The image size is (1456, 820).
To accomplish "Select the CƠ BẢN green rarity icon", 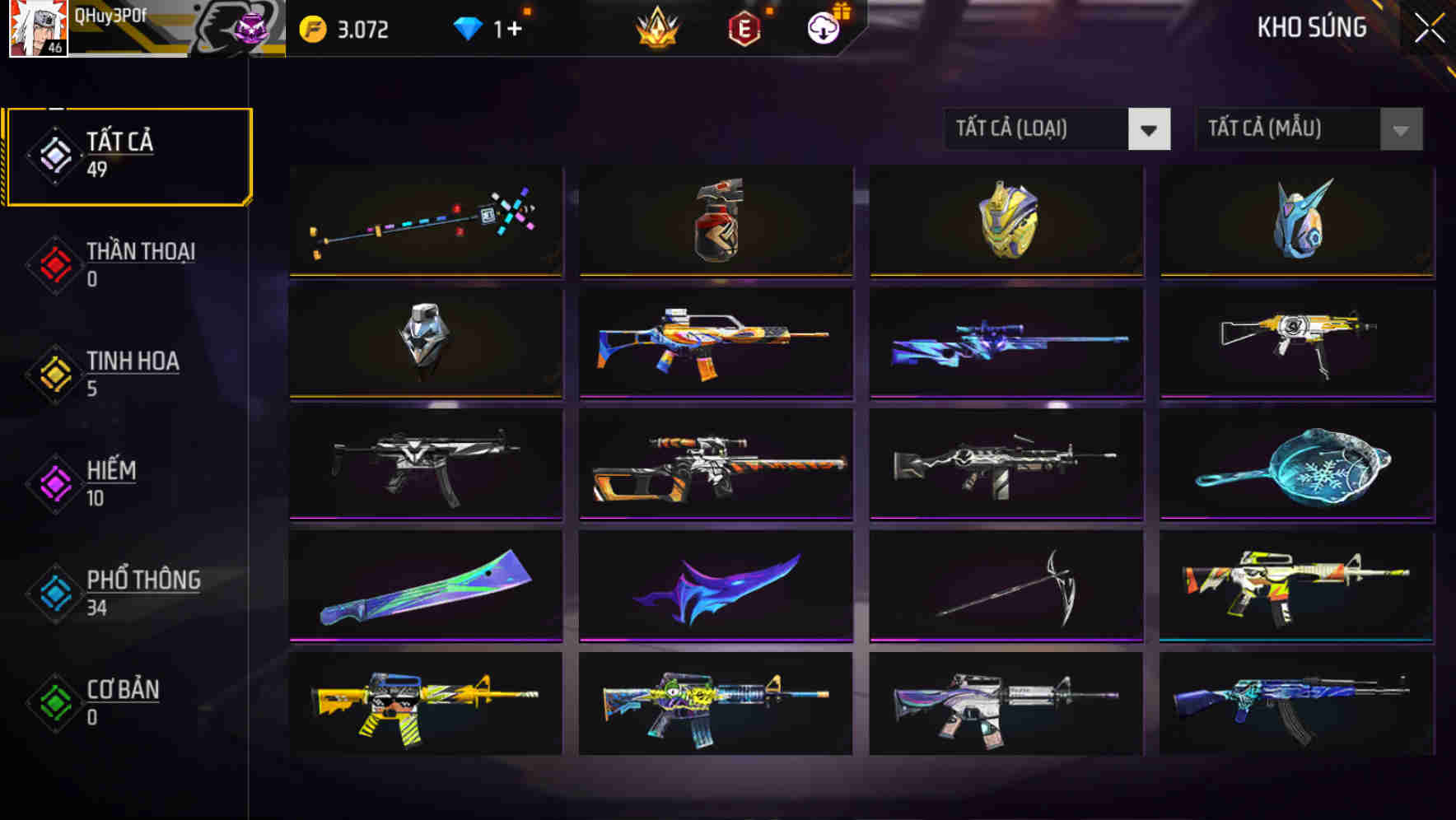I will pyautogui.click(x=55, y=702).
